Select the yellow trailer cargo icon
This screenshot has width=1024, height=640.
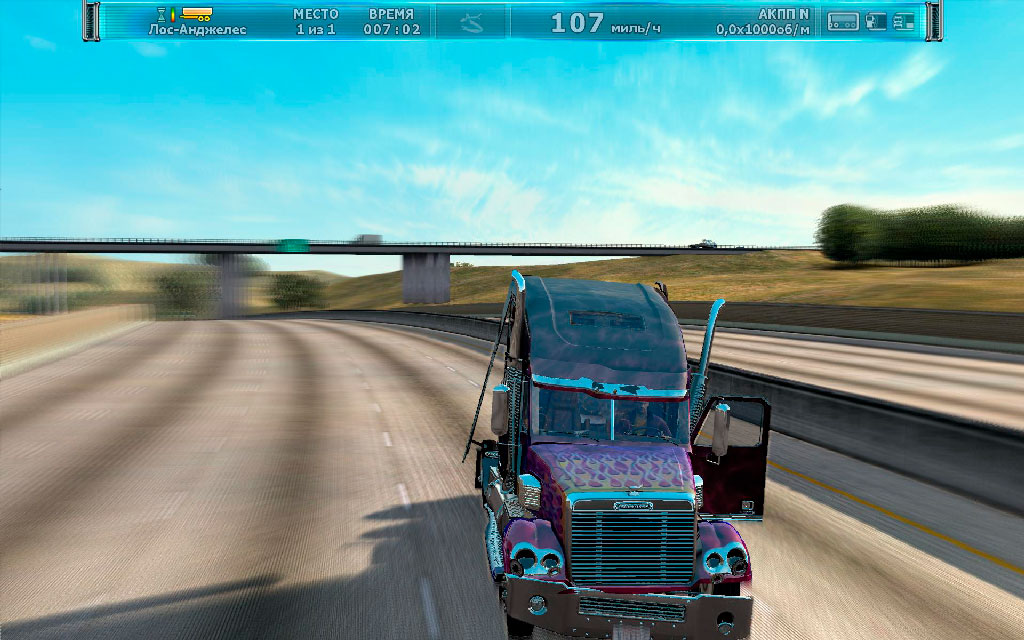tap(197, 14)
